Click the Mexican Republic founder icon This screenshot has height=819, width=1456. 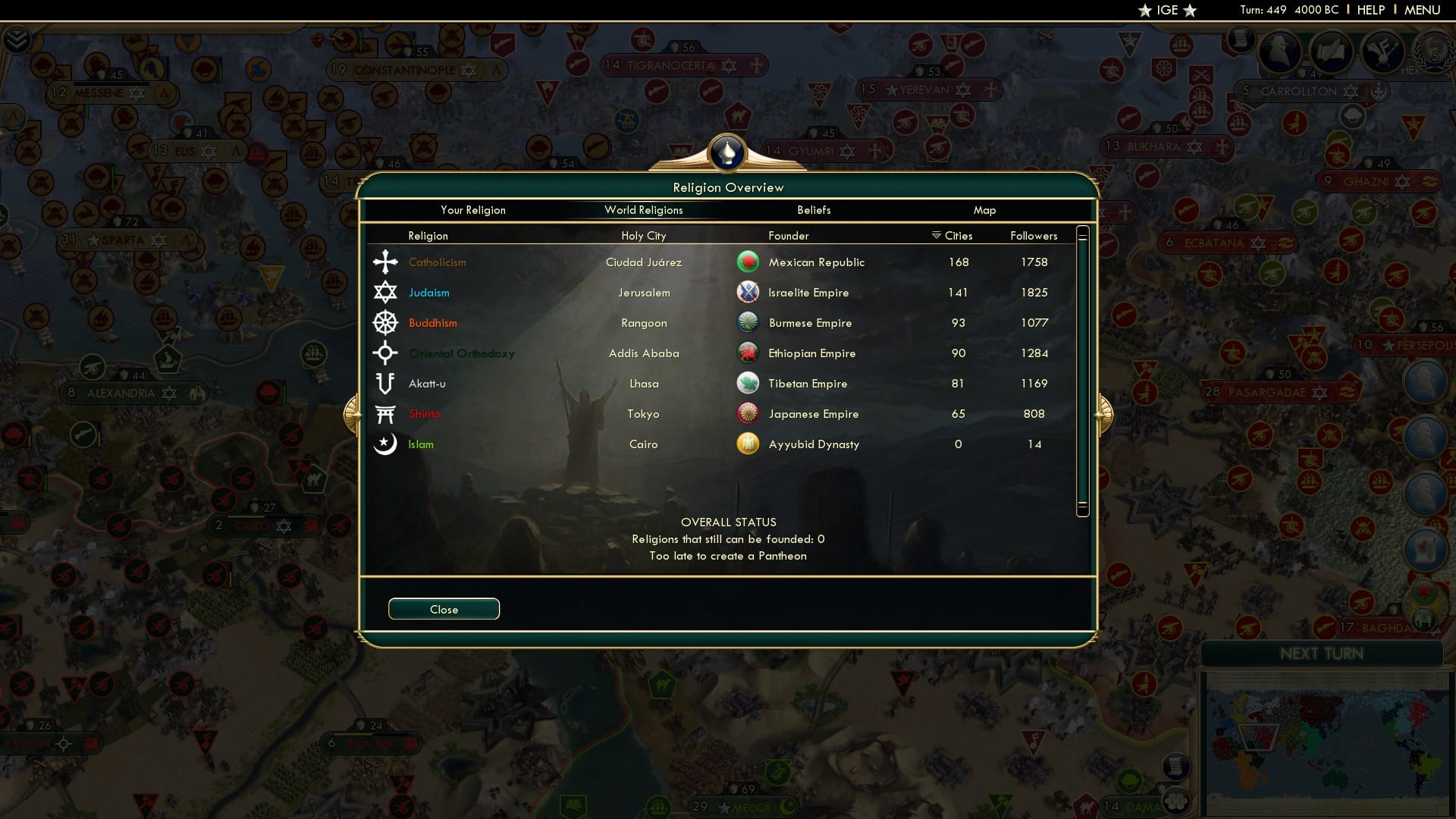747,262
